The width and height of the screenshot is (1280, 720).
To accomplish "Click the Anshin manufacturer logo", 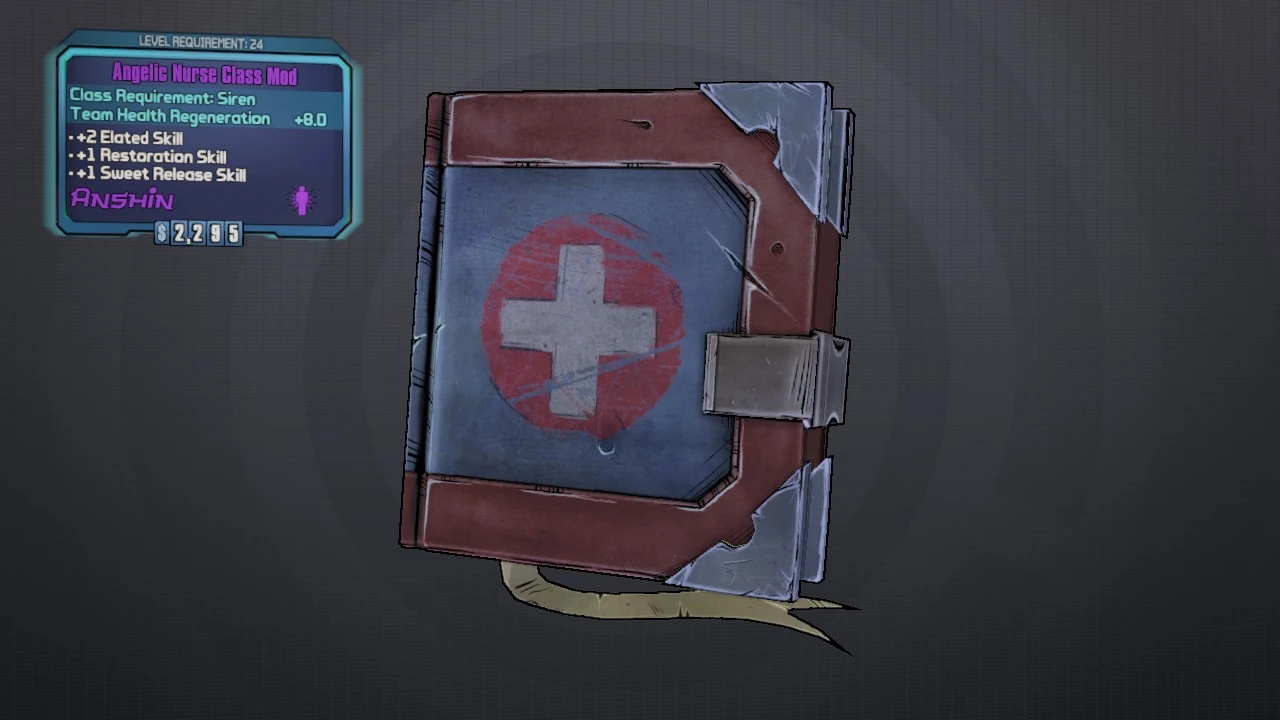I will coord(120,199).
